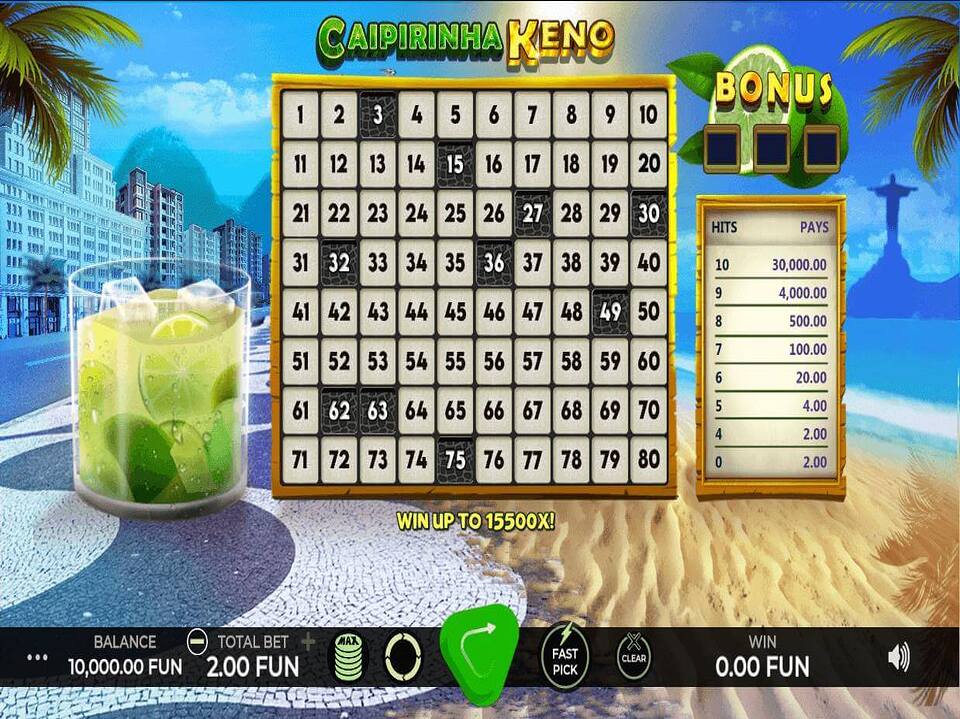Mute sound via speaker icon

898,657
